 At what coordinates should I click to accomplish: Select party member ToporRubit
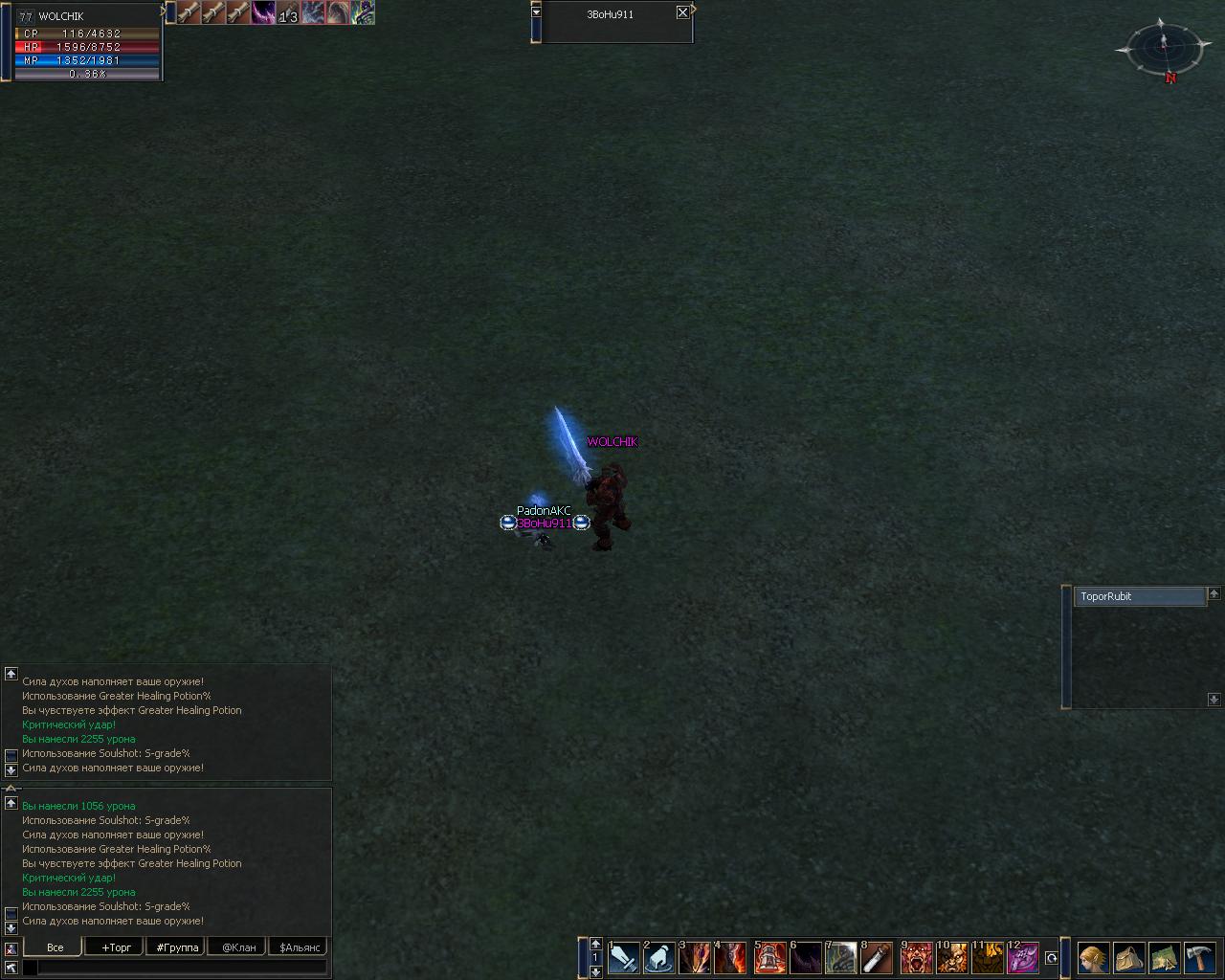(1138, 596)
